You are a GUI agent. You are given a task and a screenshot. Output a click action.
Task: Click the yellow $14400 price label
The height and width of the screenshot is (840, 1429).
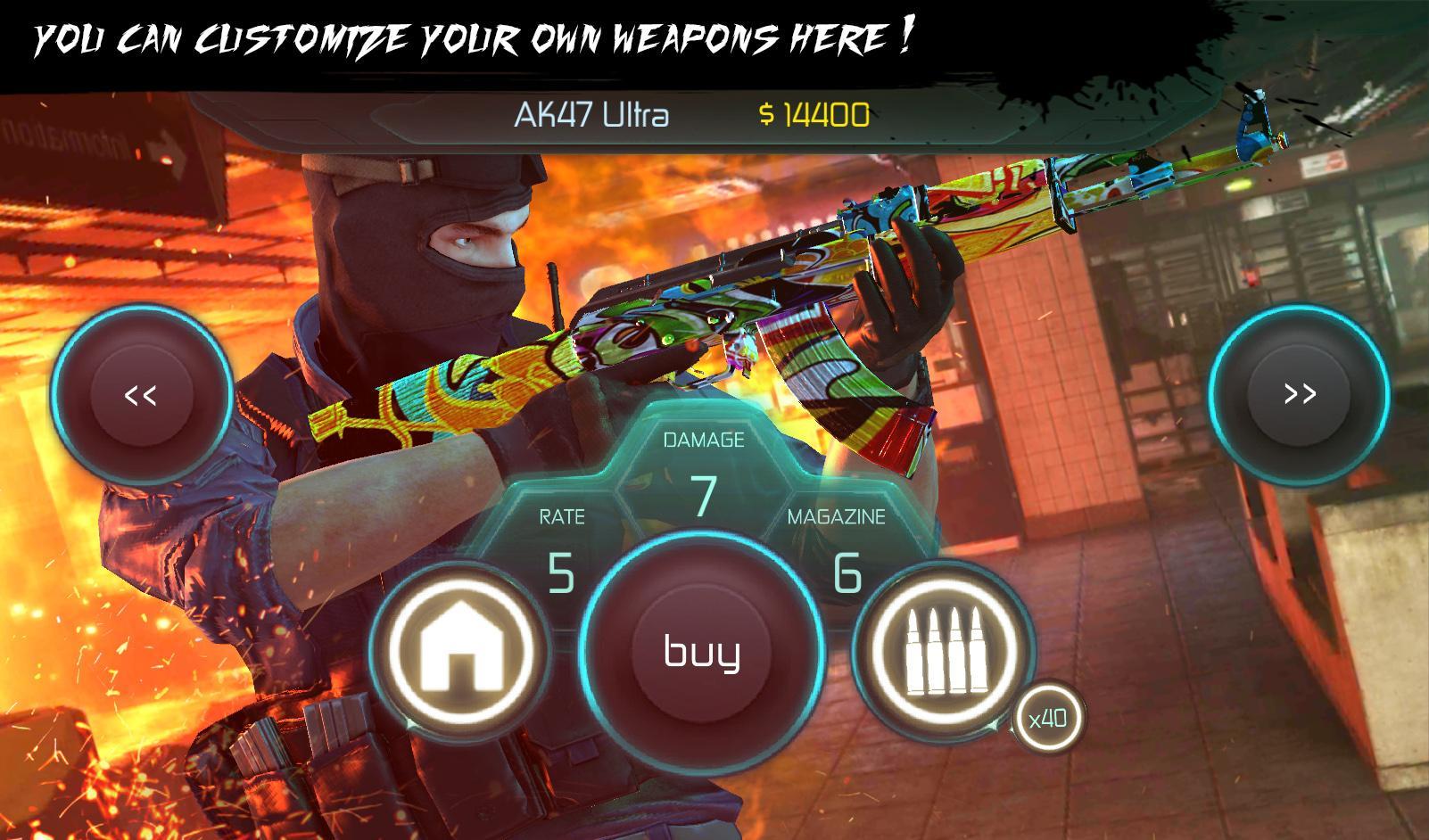tap(814, 112)
